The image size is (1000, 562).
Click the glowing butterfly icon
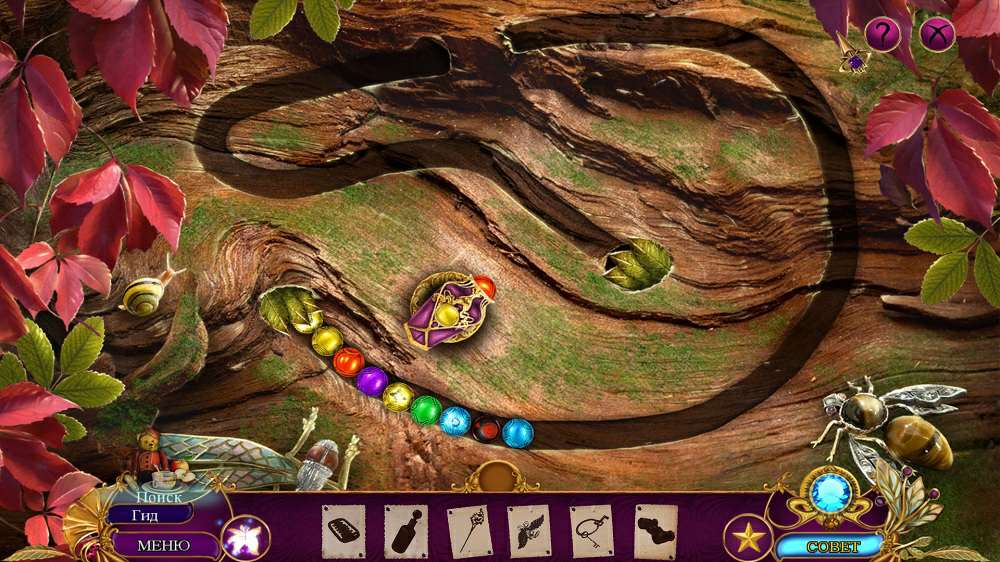point(244,539)
